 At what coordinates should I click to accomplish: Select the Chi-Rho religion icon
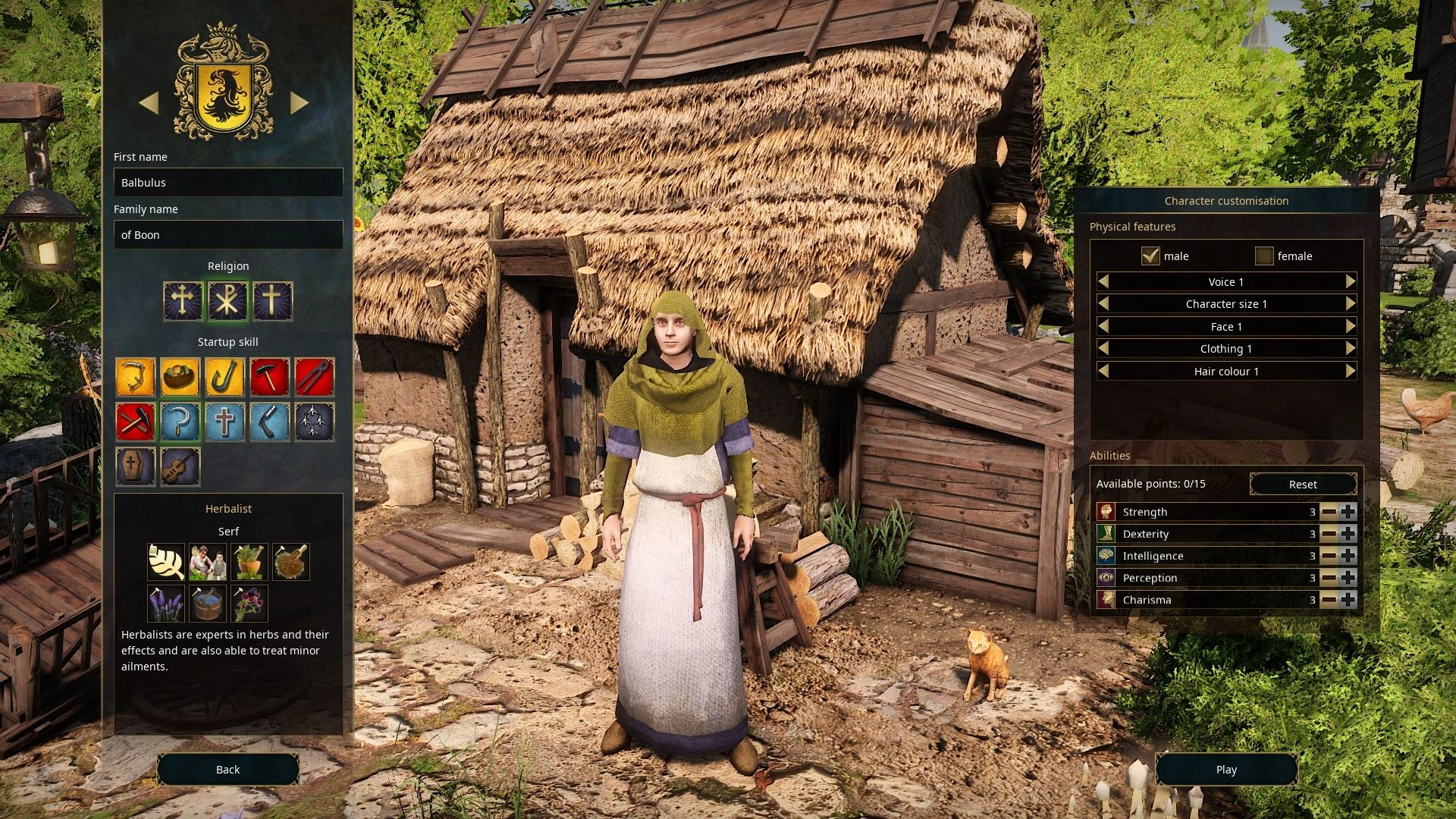(x=227, y=301)
